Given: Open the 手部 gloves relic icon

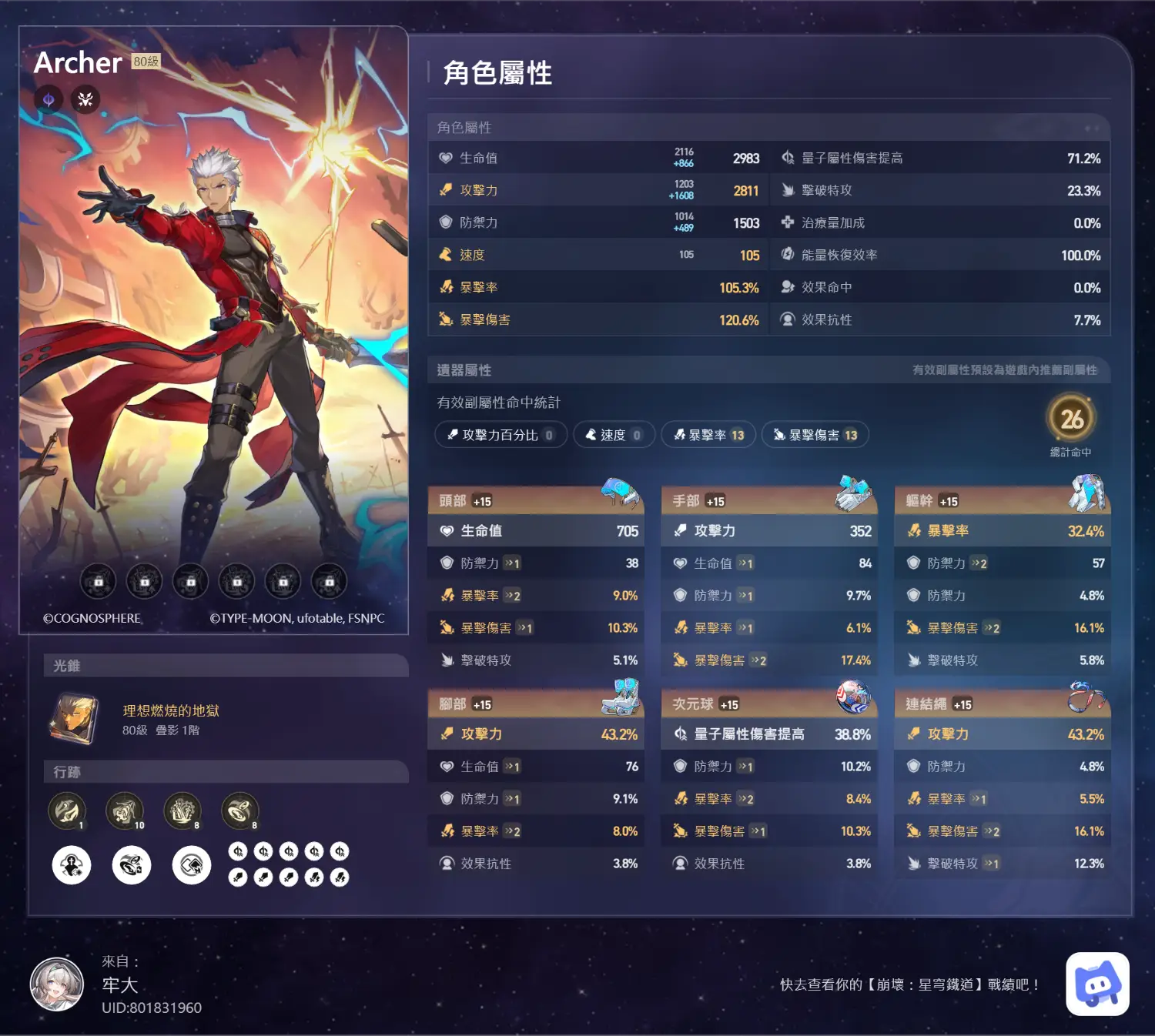Looking at the screenshot, I should [x=853, y=493].
